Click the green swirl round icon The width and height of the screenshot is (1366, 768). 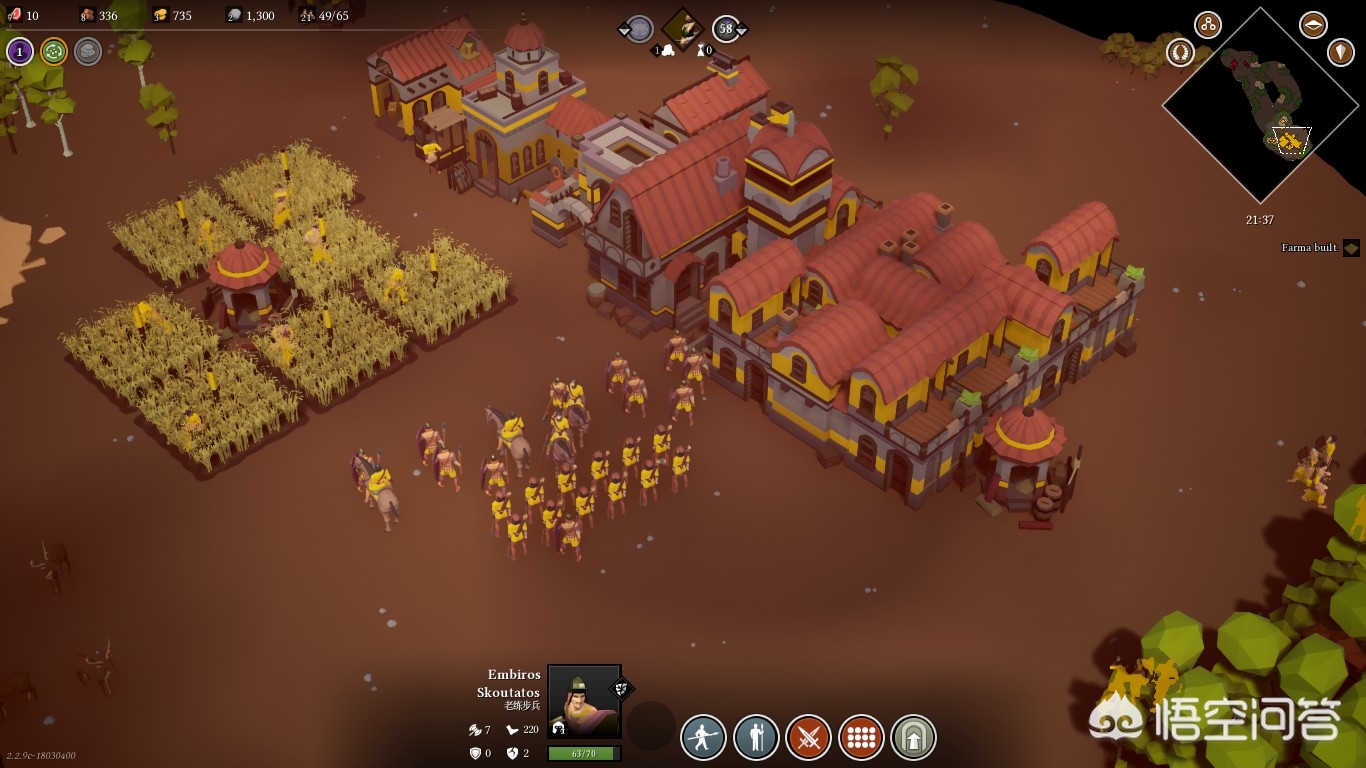tap(54, 51)
